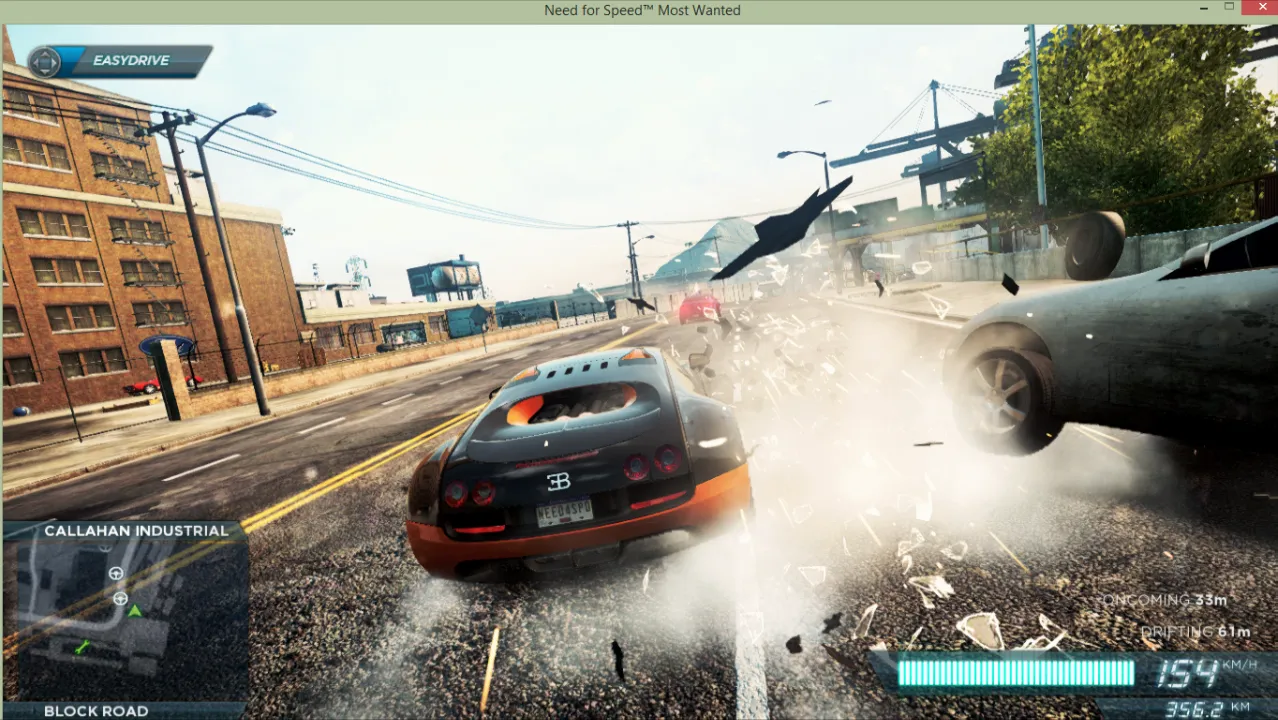Close the Need for Speed window
The height and width of the screenshot is (720, 1278).
pos(1257,8)
